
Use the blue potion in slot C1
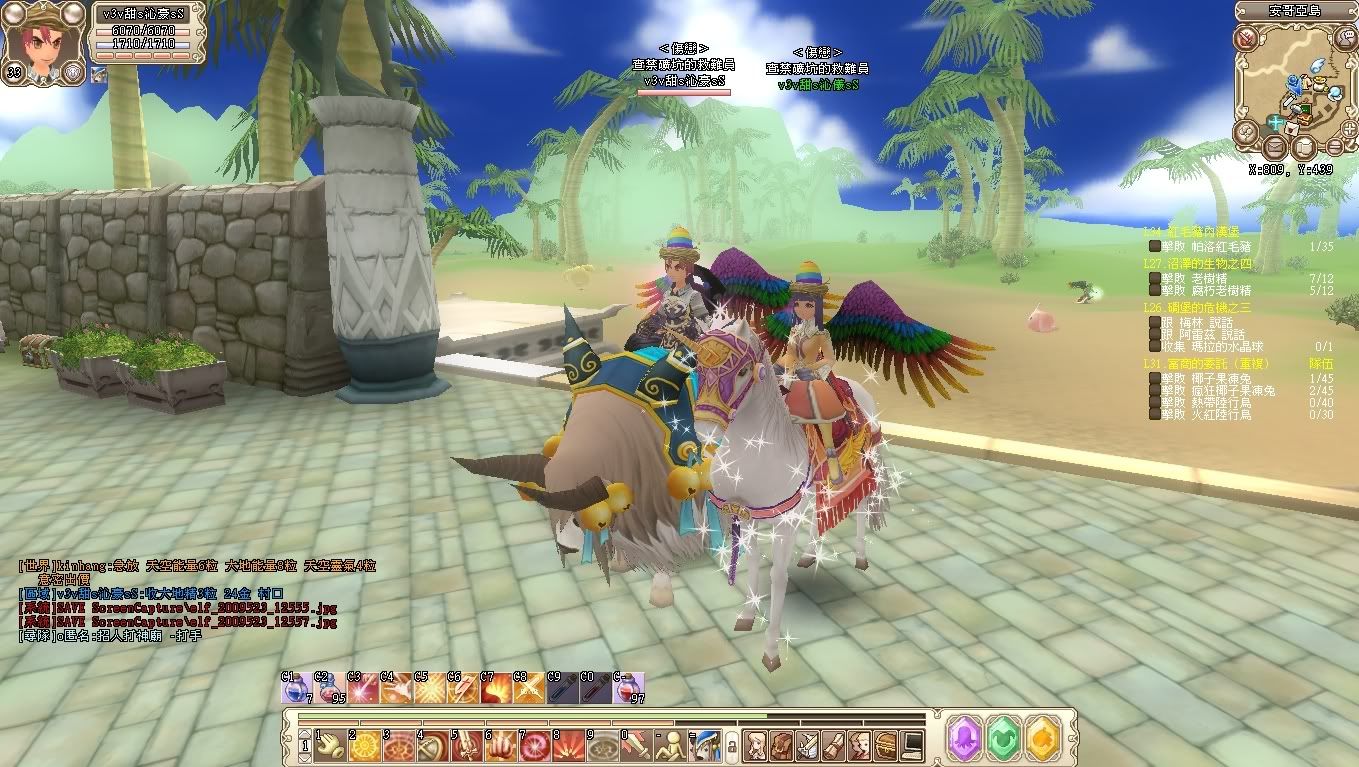297,689
